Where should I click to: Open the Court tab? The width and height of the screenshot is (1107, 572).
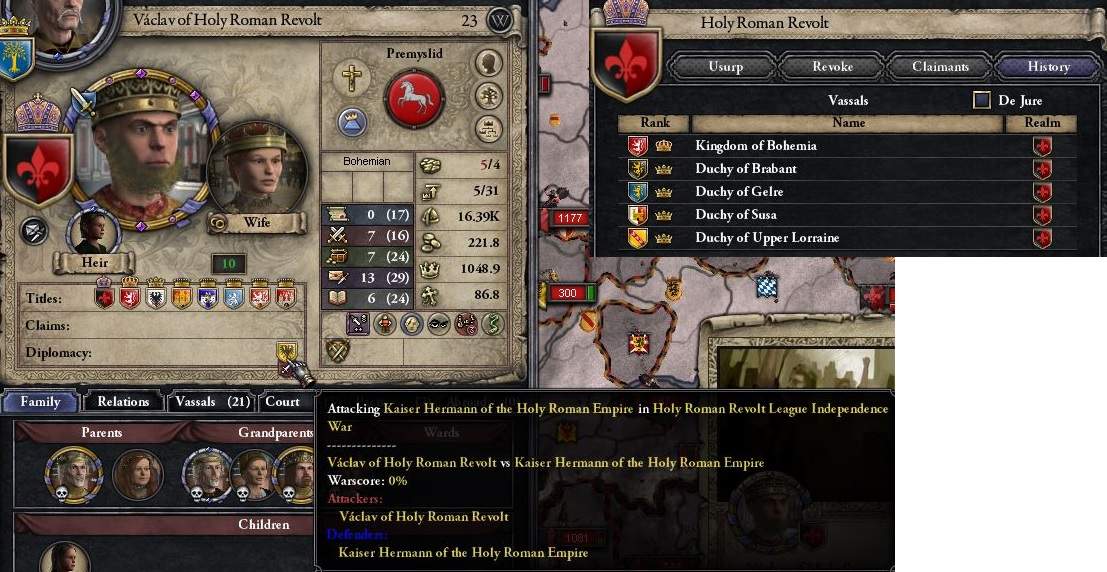tap(282, 402)
